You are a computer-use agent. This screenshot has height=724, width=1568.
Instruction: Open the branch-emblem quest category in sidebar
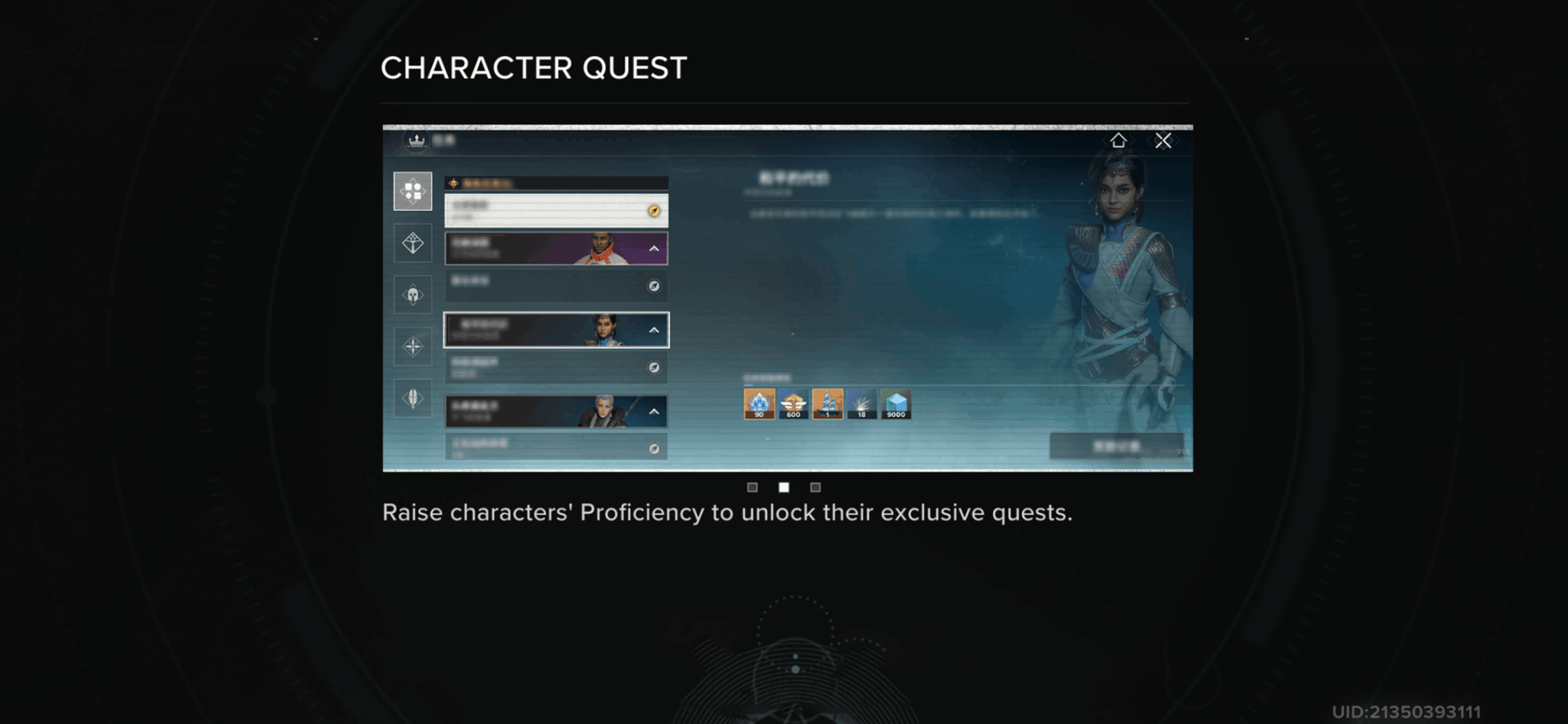413,243
